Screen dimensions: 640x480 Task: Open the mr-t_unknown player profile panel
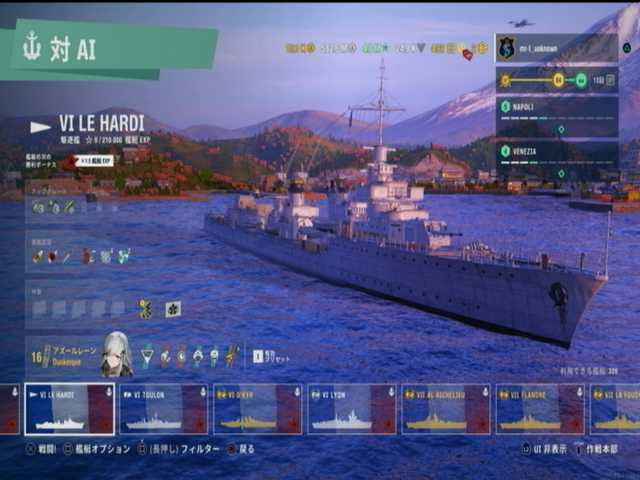[556, 48]
